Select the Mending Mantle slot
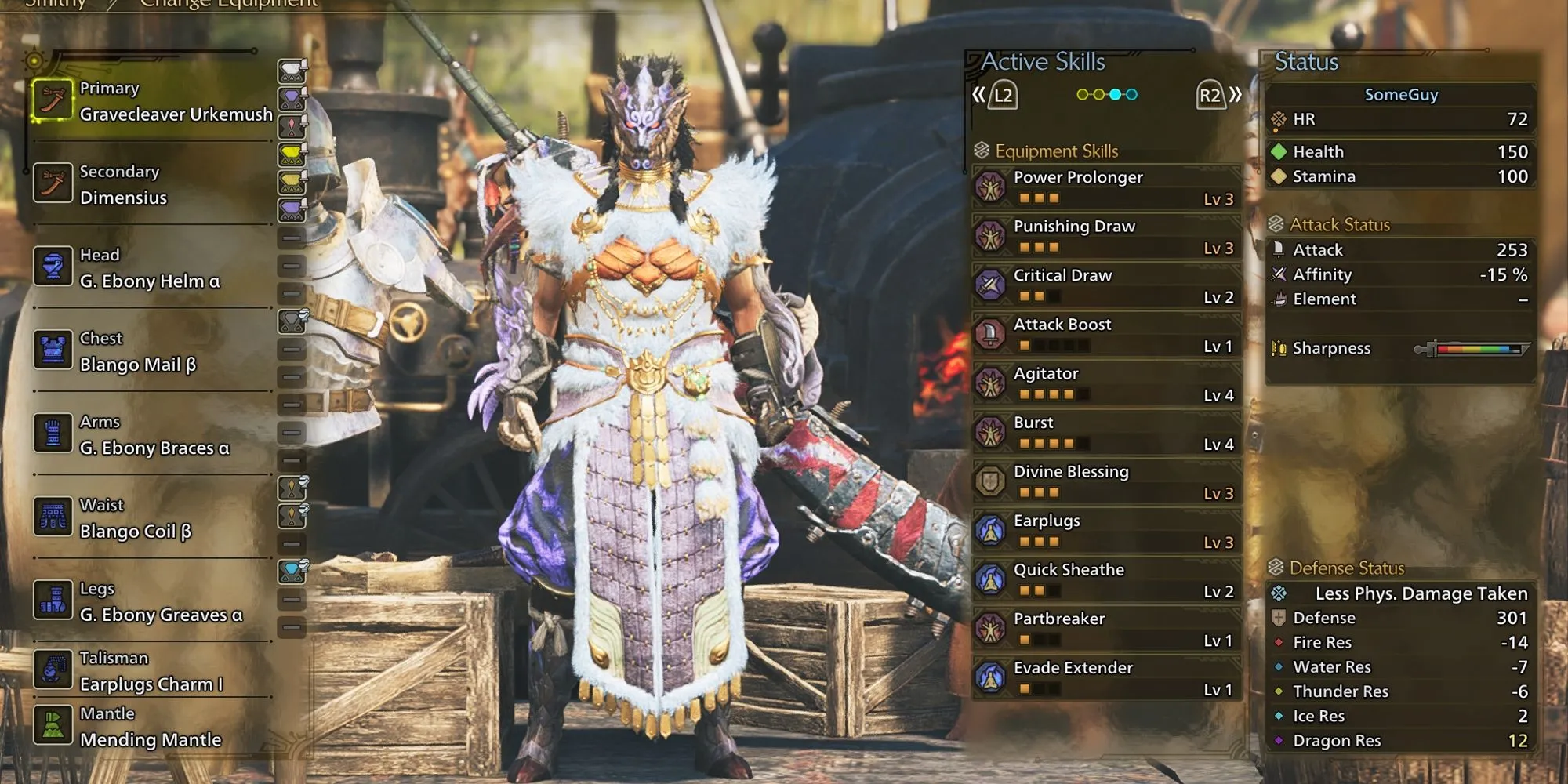Image resolution: width=1568 pixels, height=784 pixels. pos(153,727)
